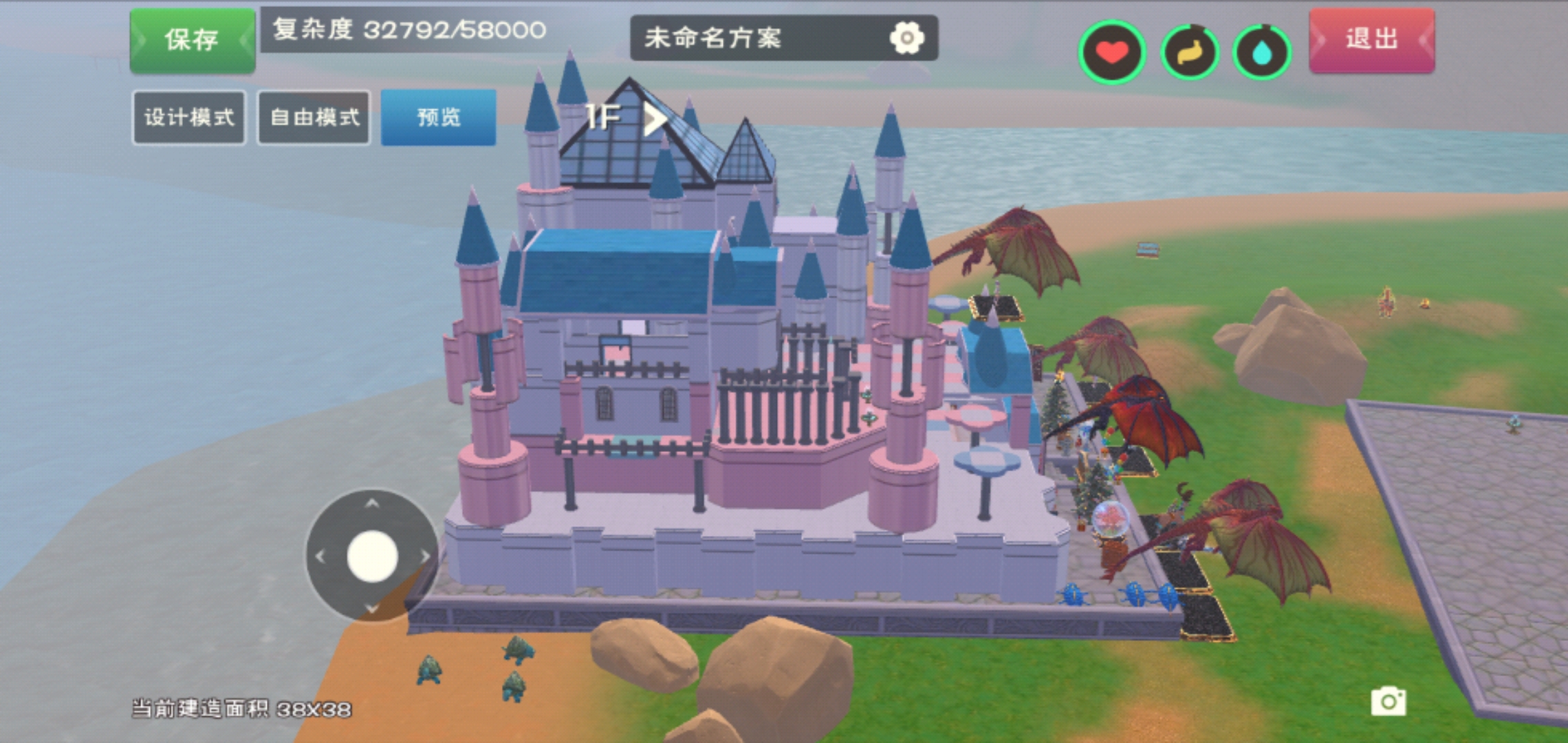Tap the heart favorite icon
This screenshot has width=1568, height=743.
(x=1113, y=50)
